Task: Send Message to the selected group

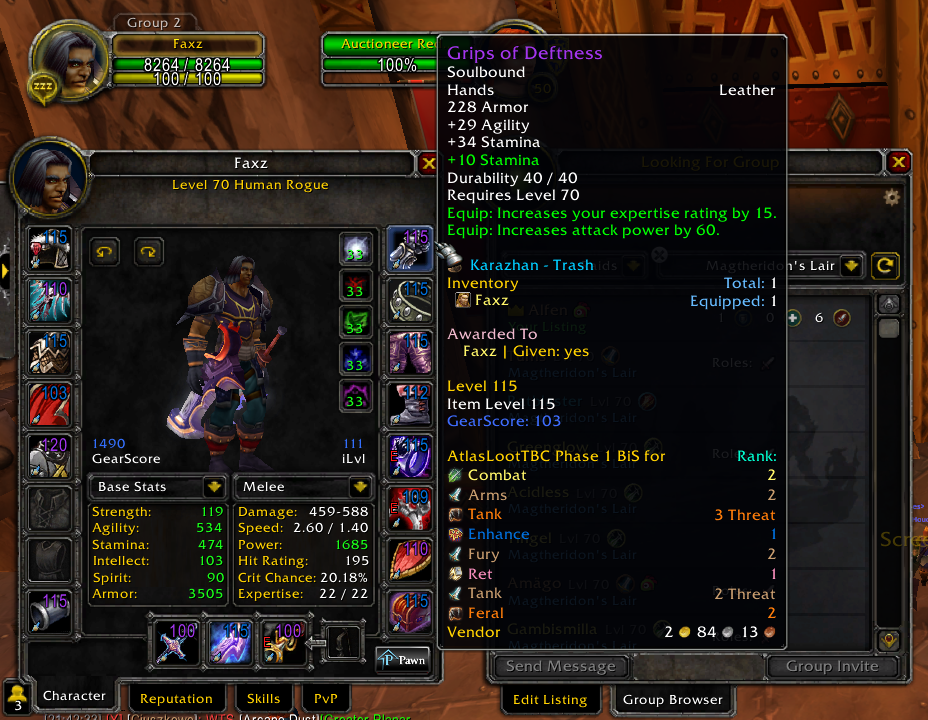Action: pyautogui.click(x=560, y=666)
